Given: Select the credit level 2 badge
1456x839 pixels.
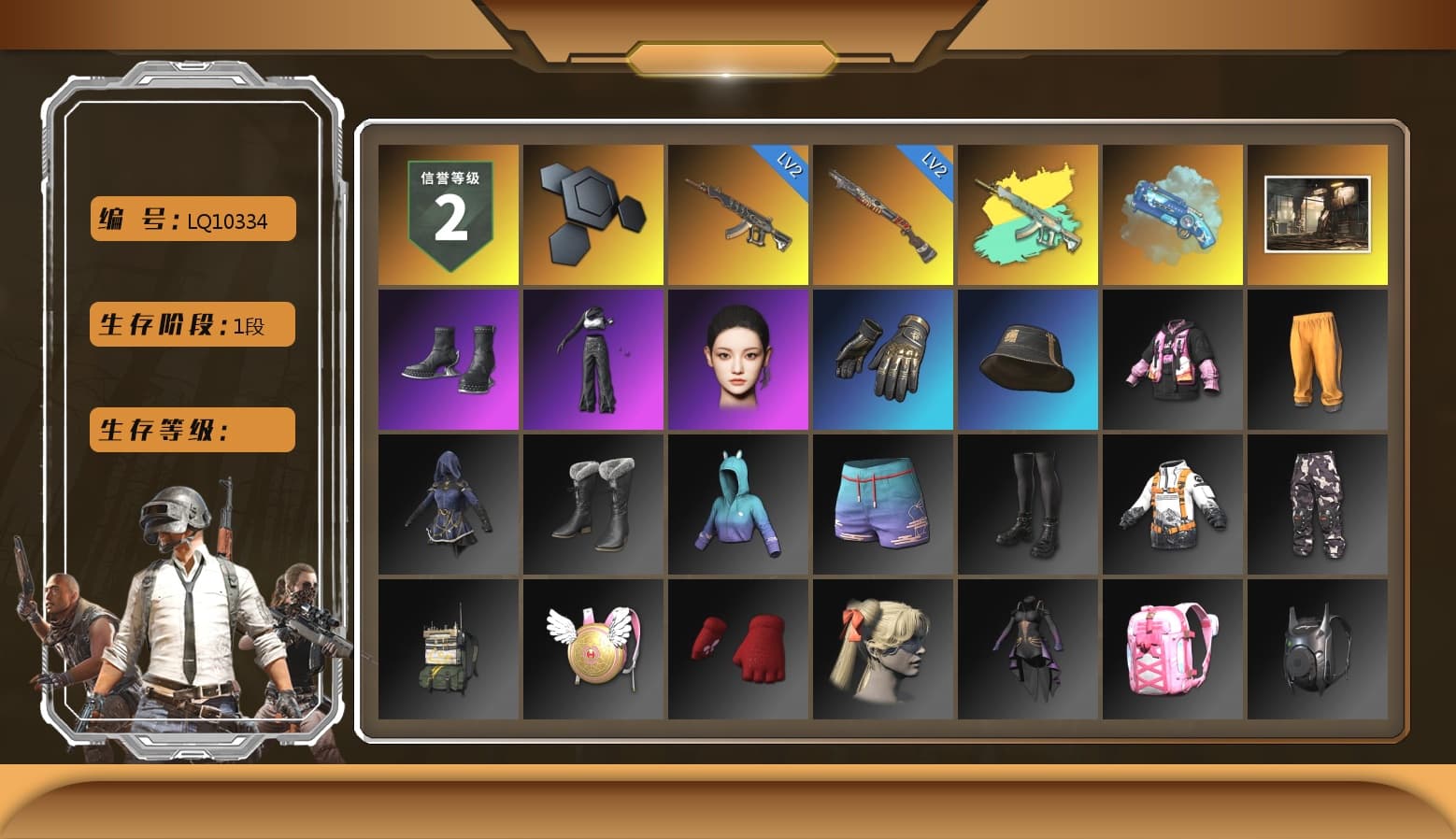Looking at the screenshot, I should pyautogui.click(x=447, y=213).
